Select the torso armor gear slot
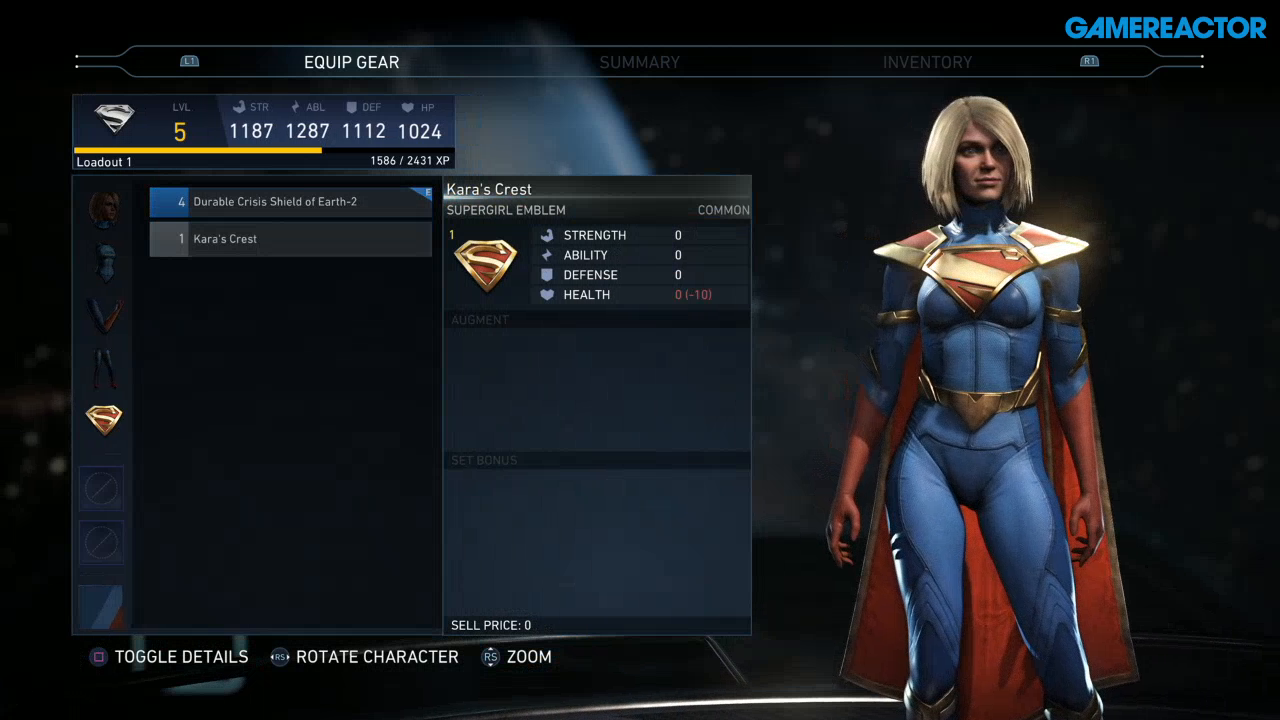Viewport: 1280px width, 720px height. click(104, 261)
